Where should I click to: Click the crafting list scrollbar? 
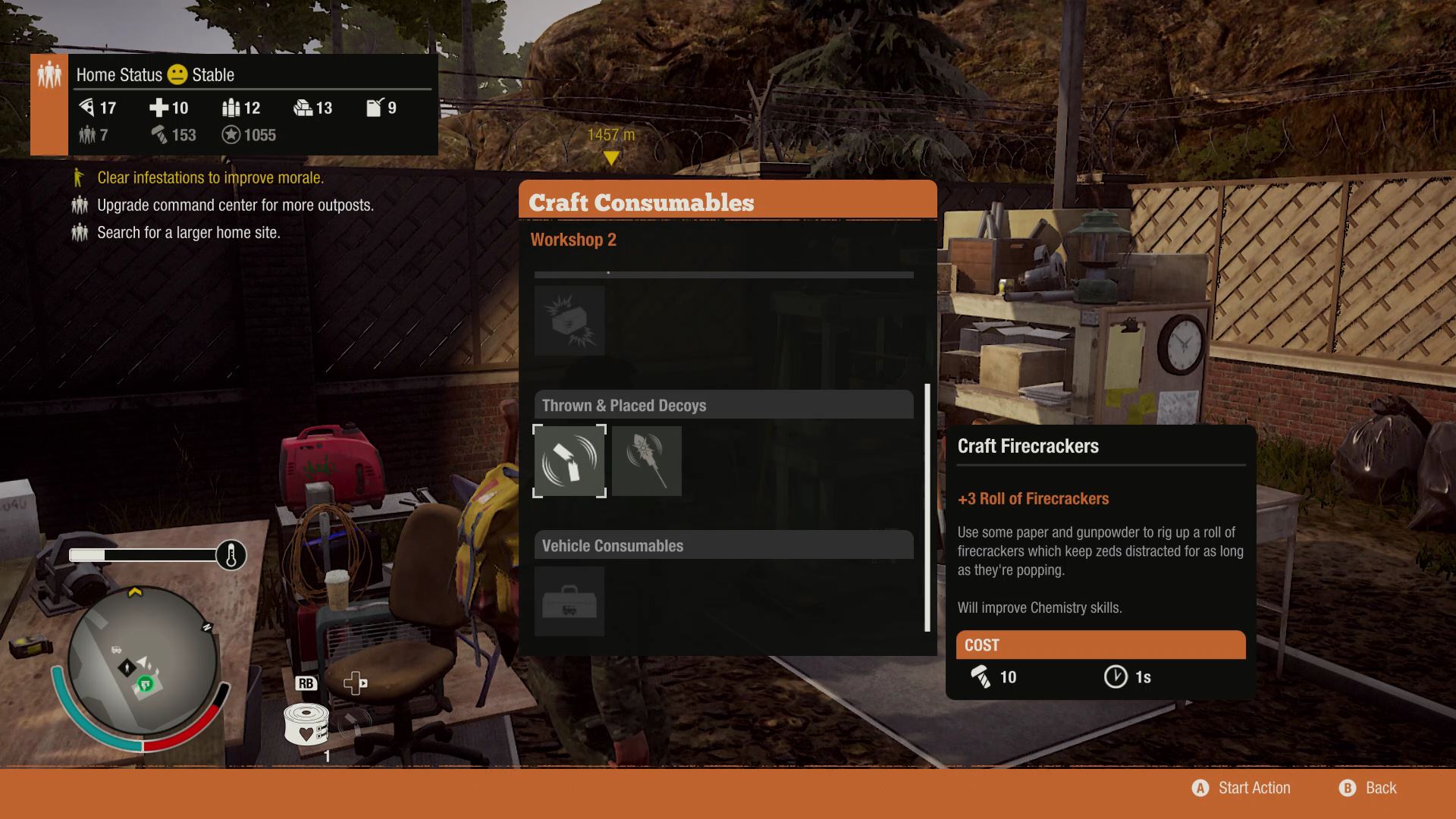[927, 508]
